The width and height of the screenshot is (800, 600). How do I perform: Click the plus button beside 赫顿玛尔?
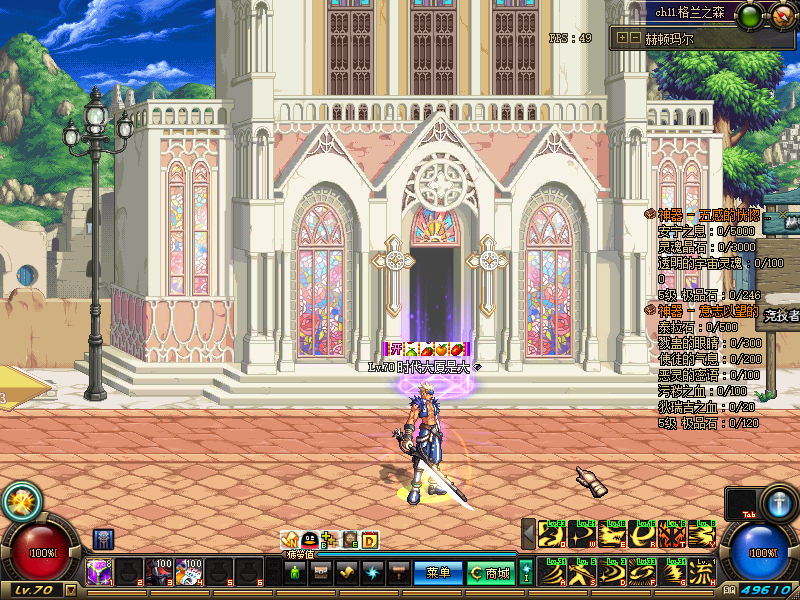pyautogui.click(x=623, y=38)
